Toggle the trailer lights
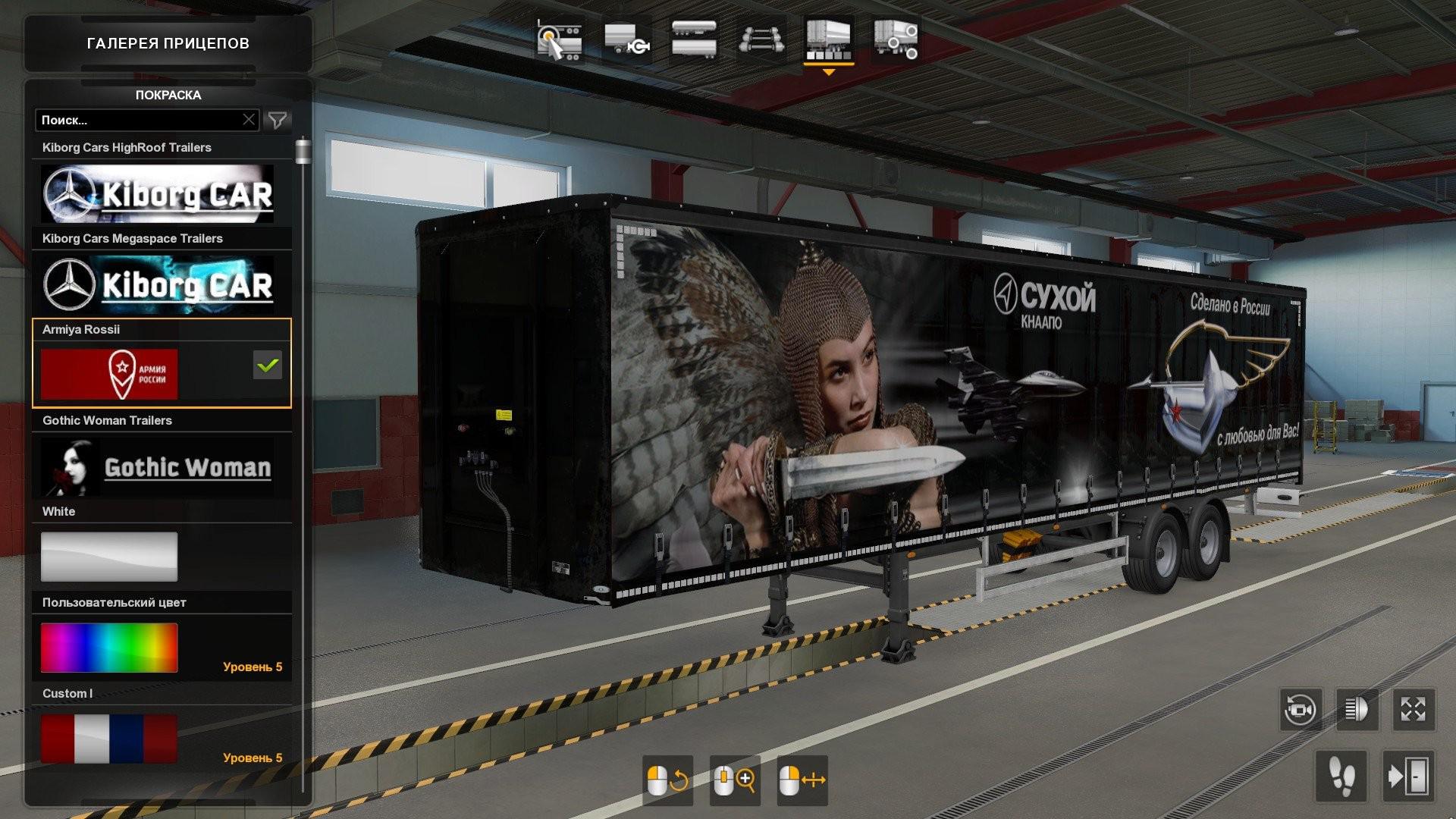 1357,710
